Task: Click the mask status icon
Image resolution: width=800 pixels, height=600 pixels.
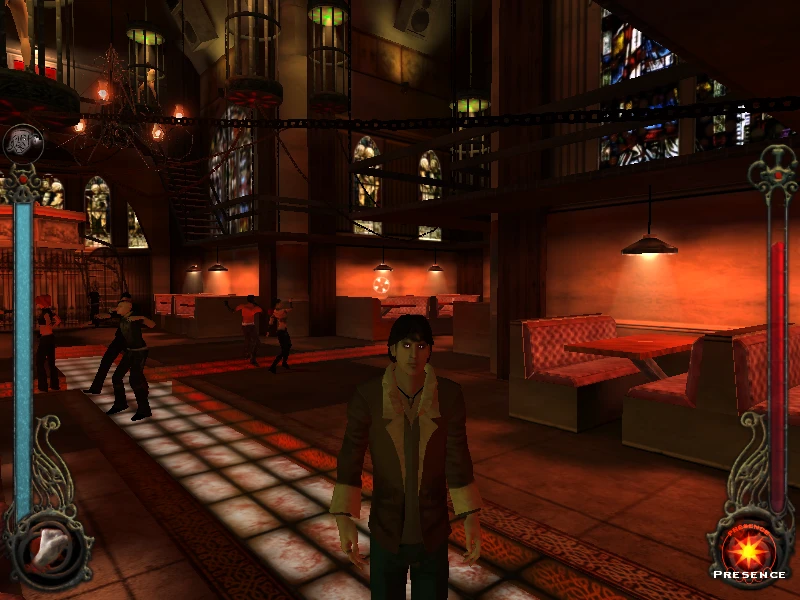Action: click(x=22, y=143)
